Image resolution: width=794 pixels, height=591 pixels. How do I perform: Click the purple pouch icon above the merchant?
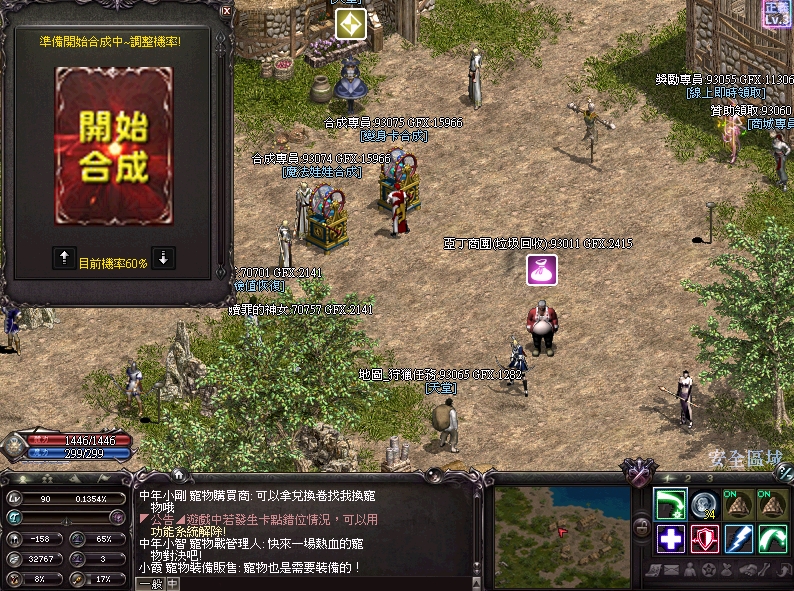pyautogui.click(x=542, y=270)
